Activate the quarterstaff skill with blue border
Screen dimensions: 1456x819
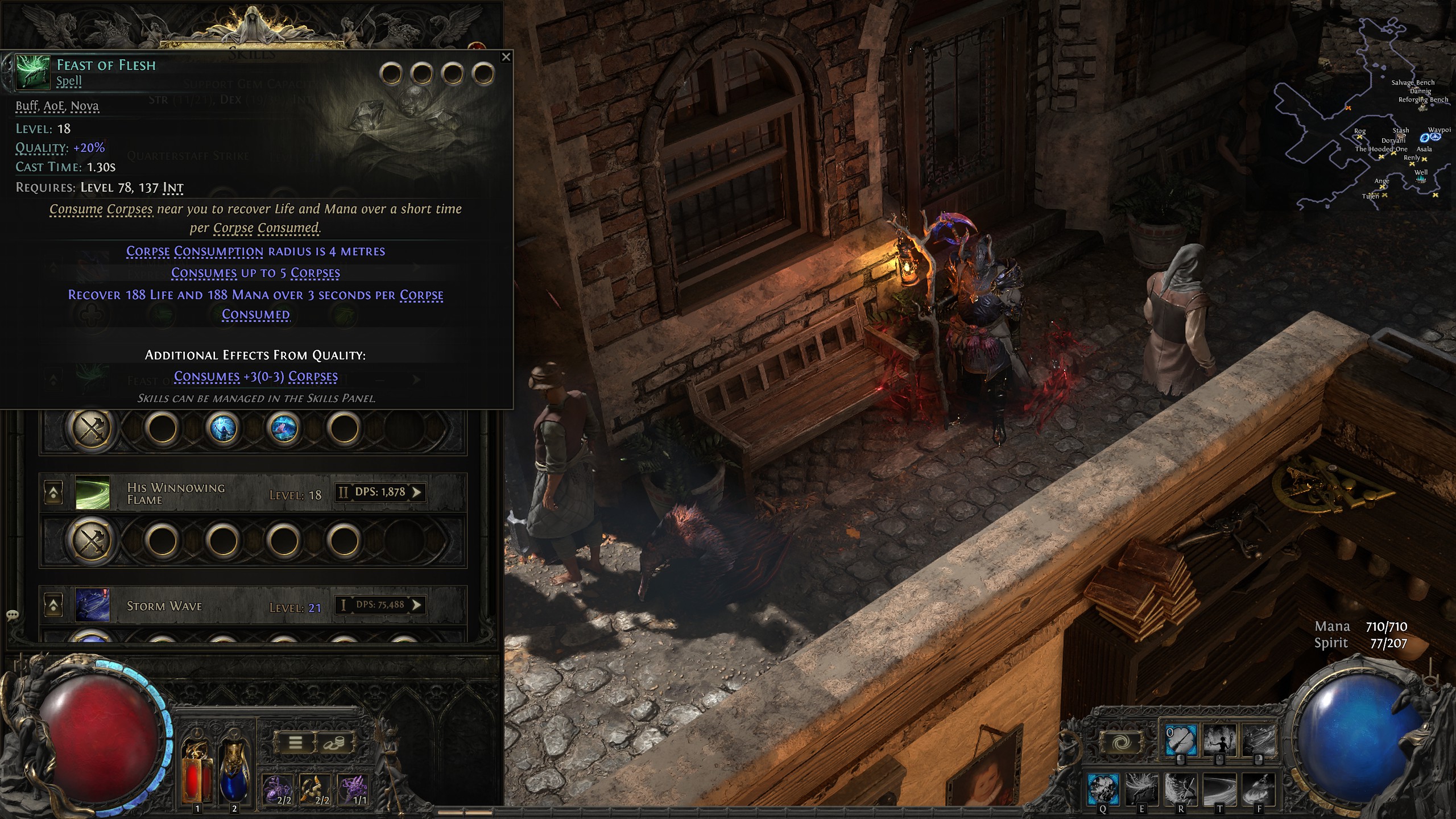pos(1181,741)
